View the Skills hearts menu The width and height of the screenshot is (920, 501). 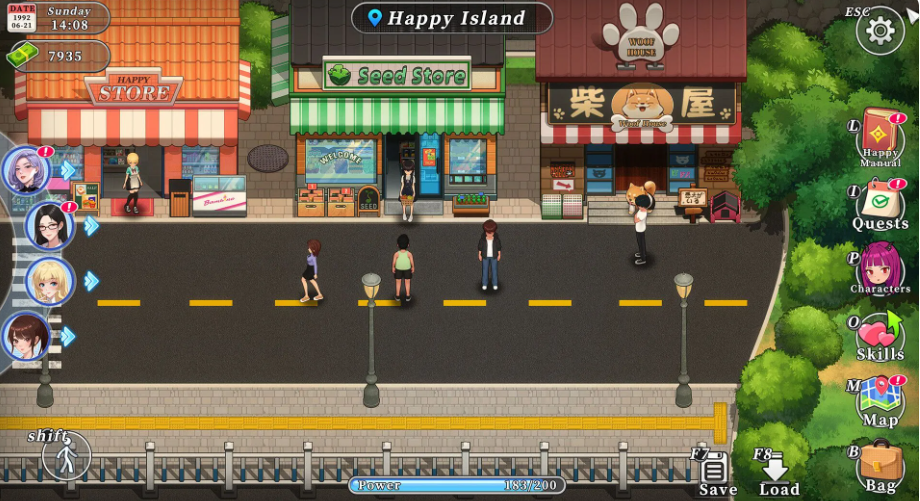pyautogui.click(x=880, y=335)
